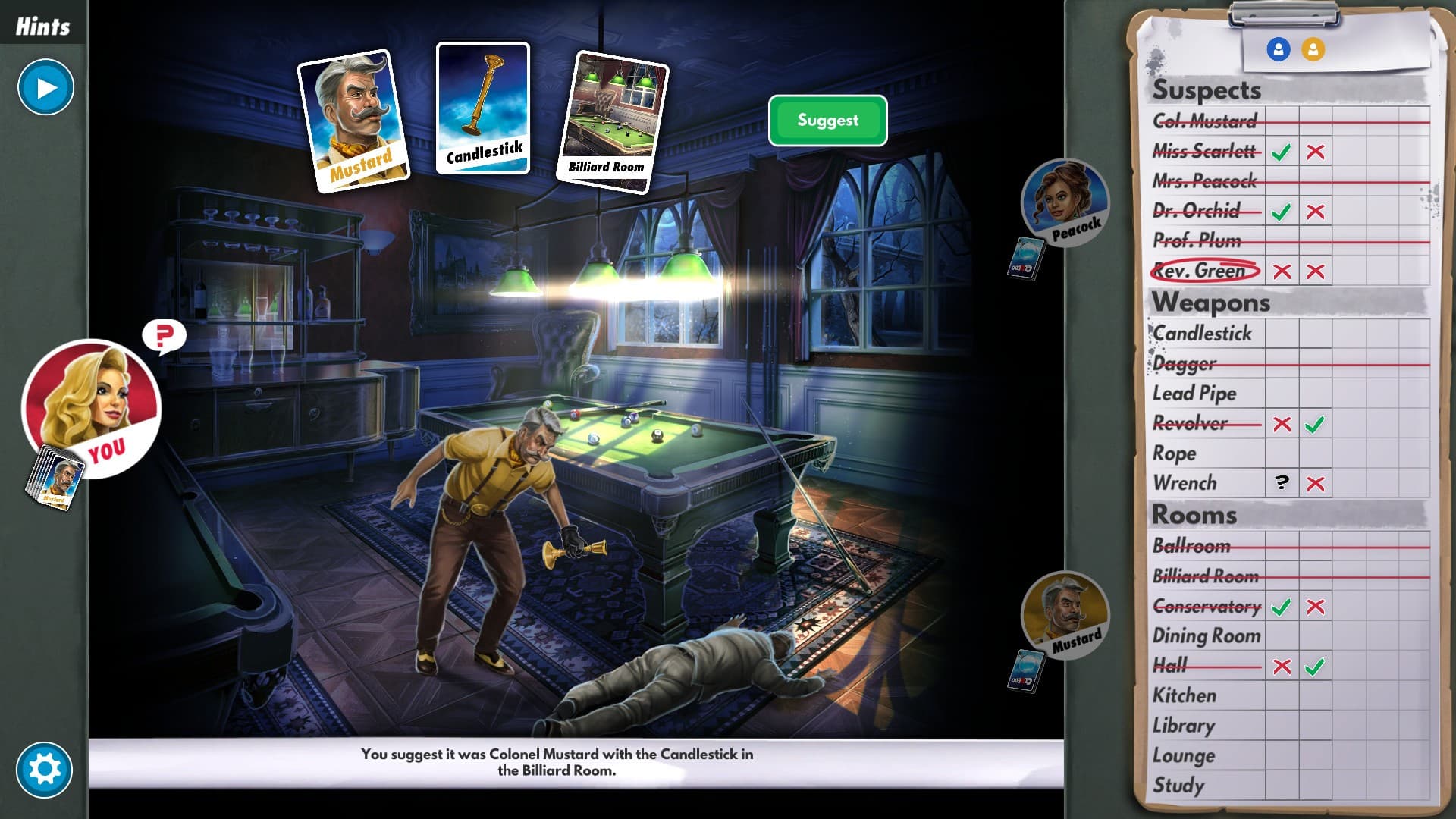The image size is (1456, 819).
Task: Toggle the green checkmark beside Miss Scarlett
Action: pos(1282,152)
